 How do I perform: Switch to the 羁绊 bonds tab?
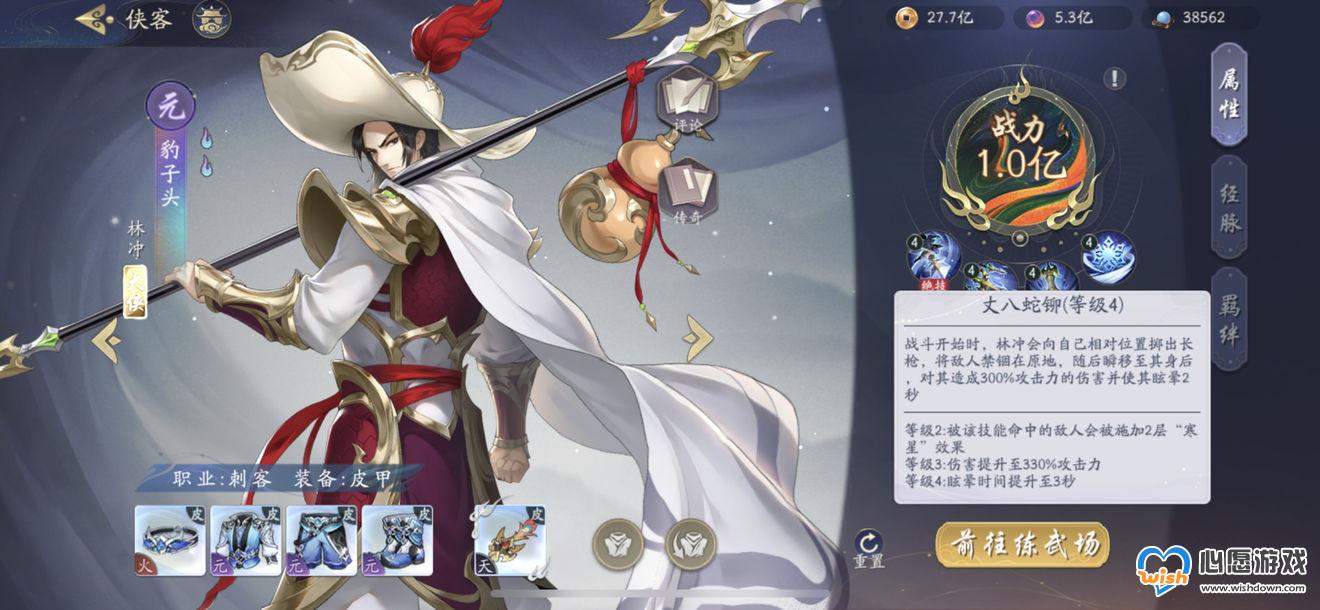[x=1229, y=320]
